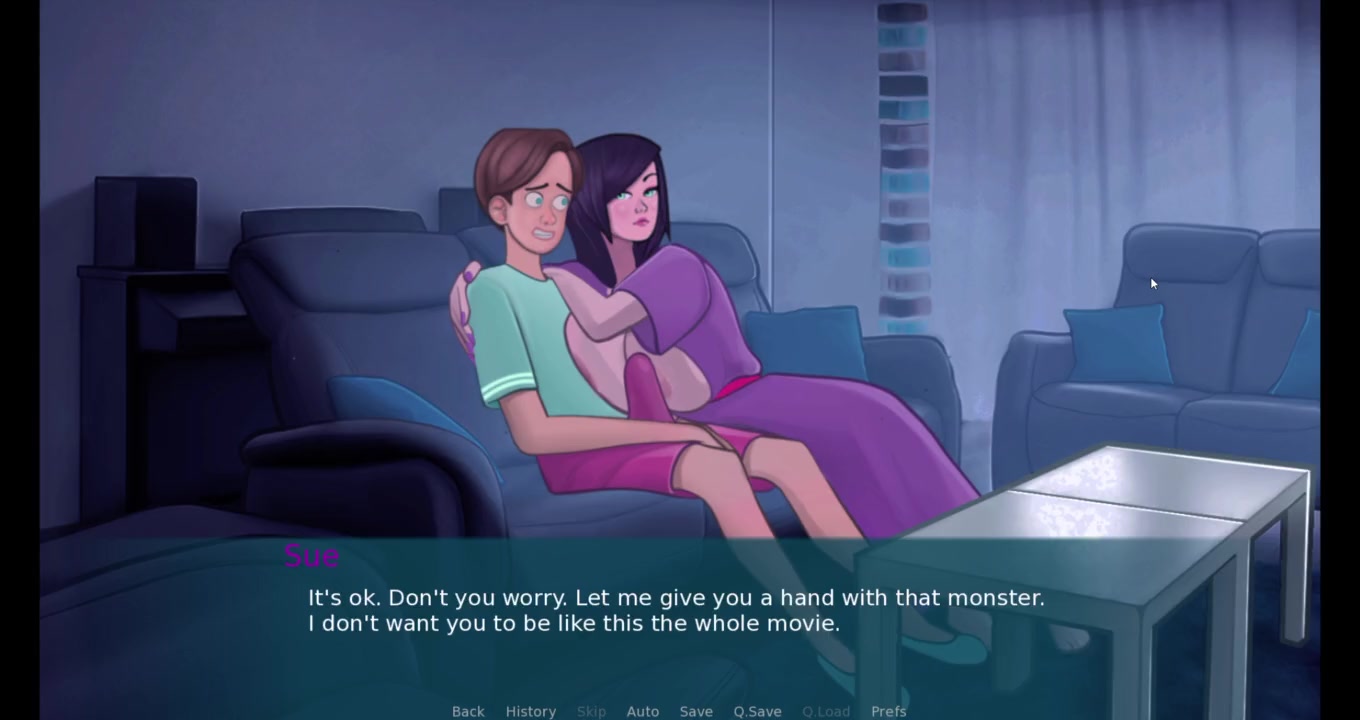Click the Skip button
The height and width of the screenshot is (720, 1360).
click(591, 711)
